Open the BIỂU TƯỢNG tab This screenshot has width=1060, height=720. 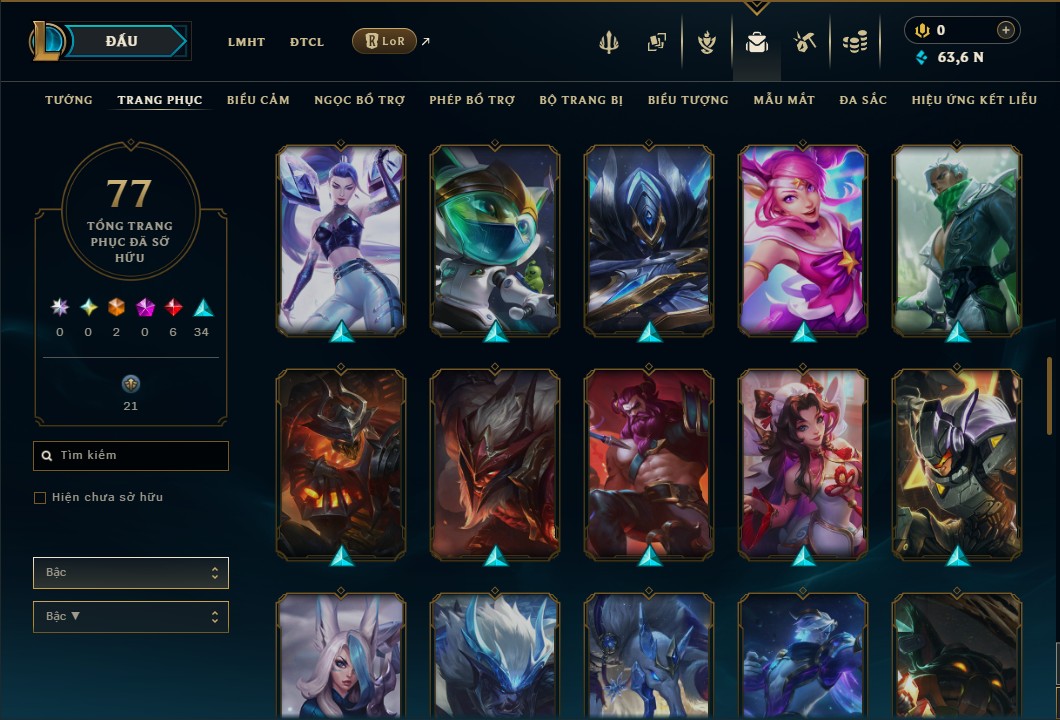pos(688,100)
